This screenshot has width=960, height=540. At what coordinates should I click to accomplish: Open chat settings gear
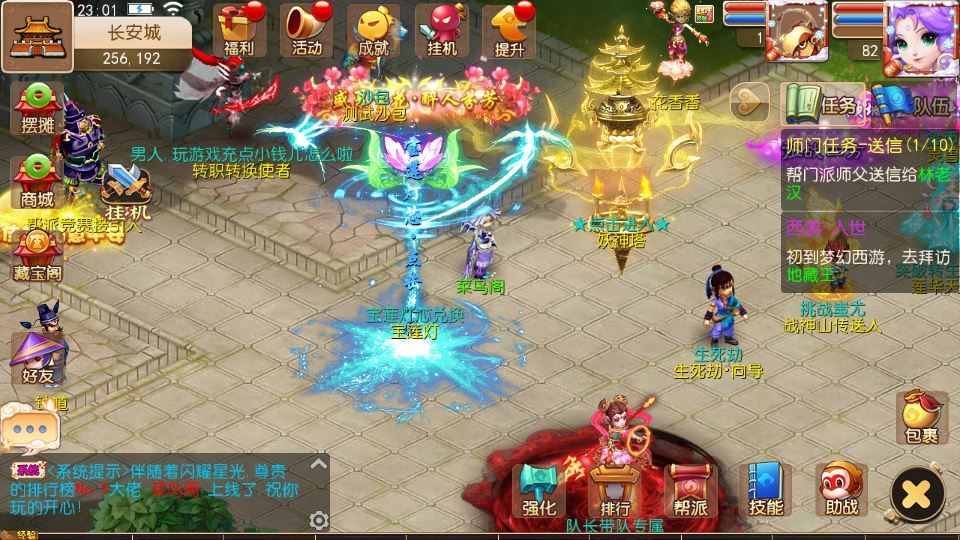pyautogui.click(x=319, y=520)
